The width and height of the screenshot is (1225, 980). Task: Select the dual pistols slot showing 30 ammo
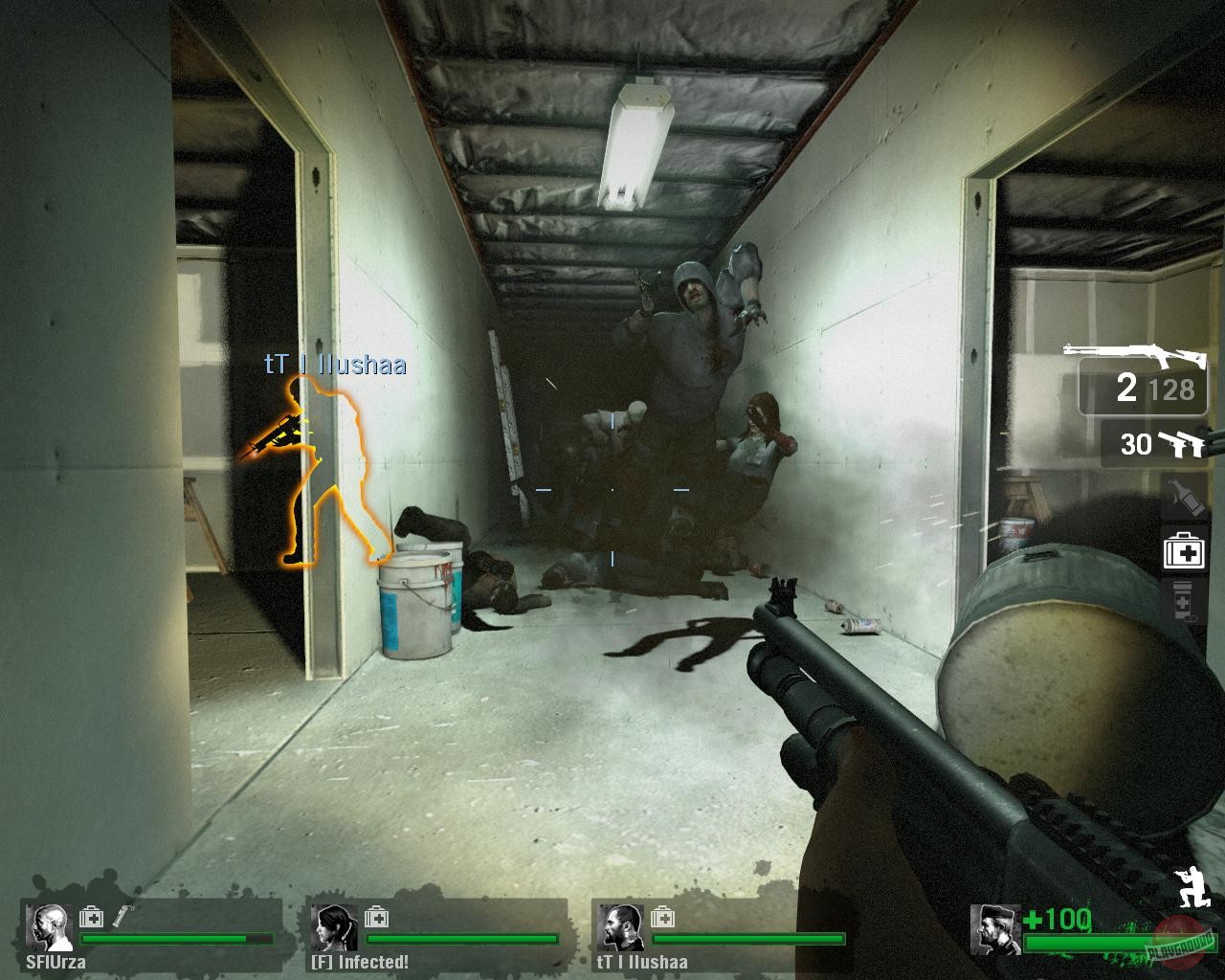[1159, 443]
